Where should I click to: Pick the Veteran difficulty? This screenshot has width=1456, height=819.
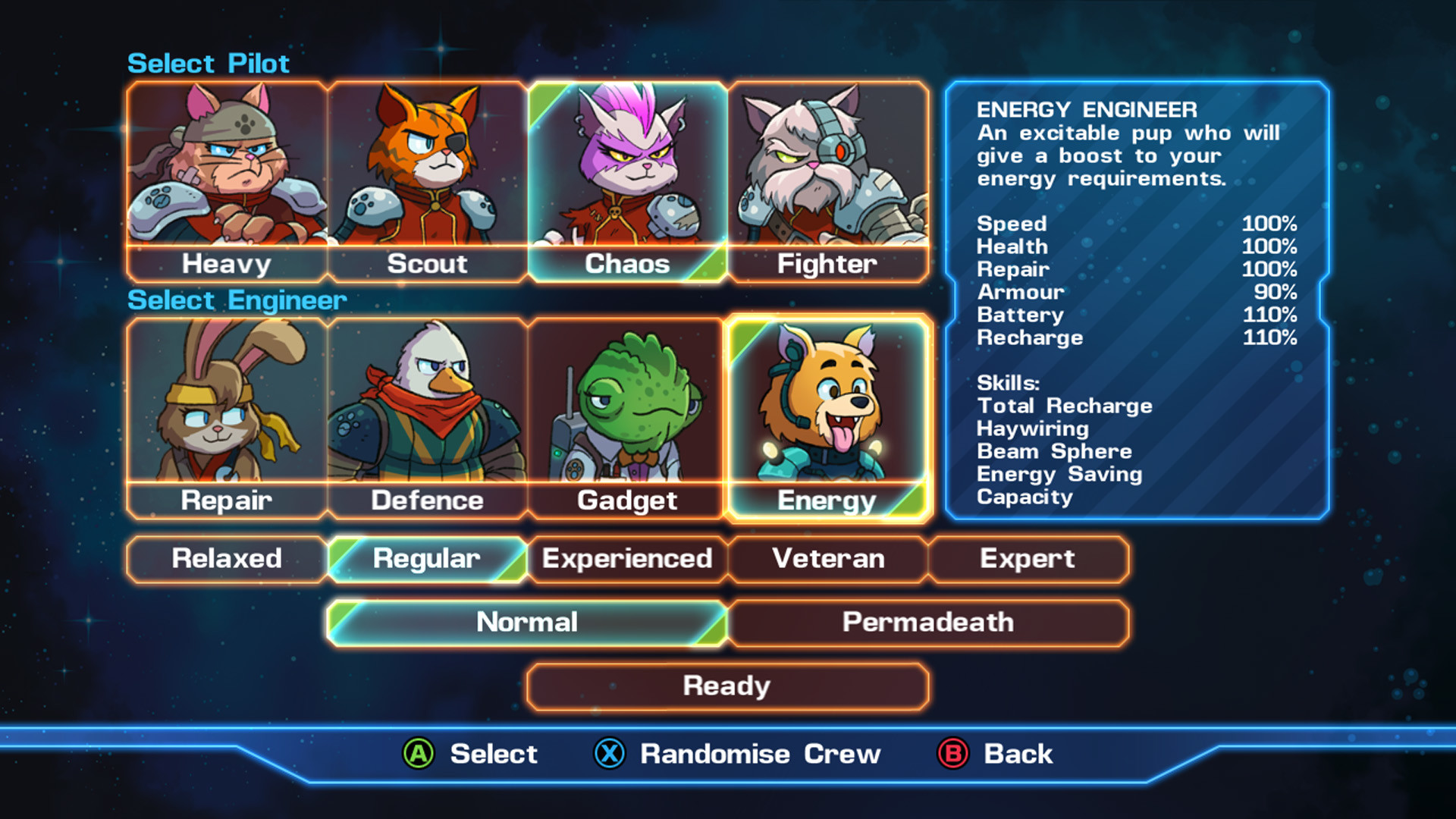pyautogui.click(x=828, y=559)
